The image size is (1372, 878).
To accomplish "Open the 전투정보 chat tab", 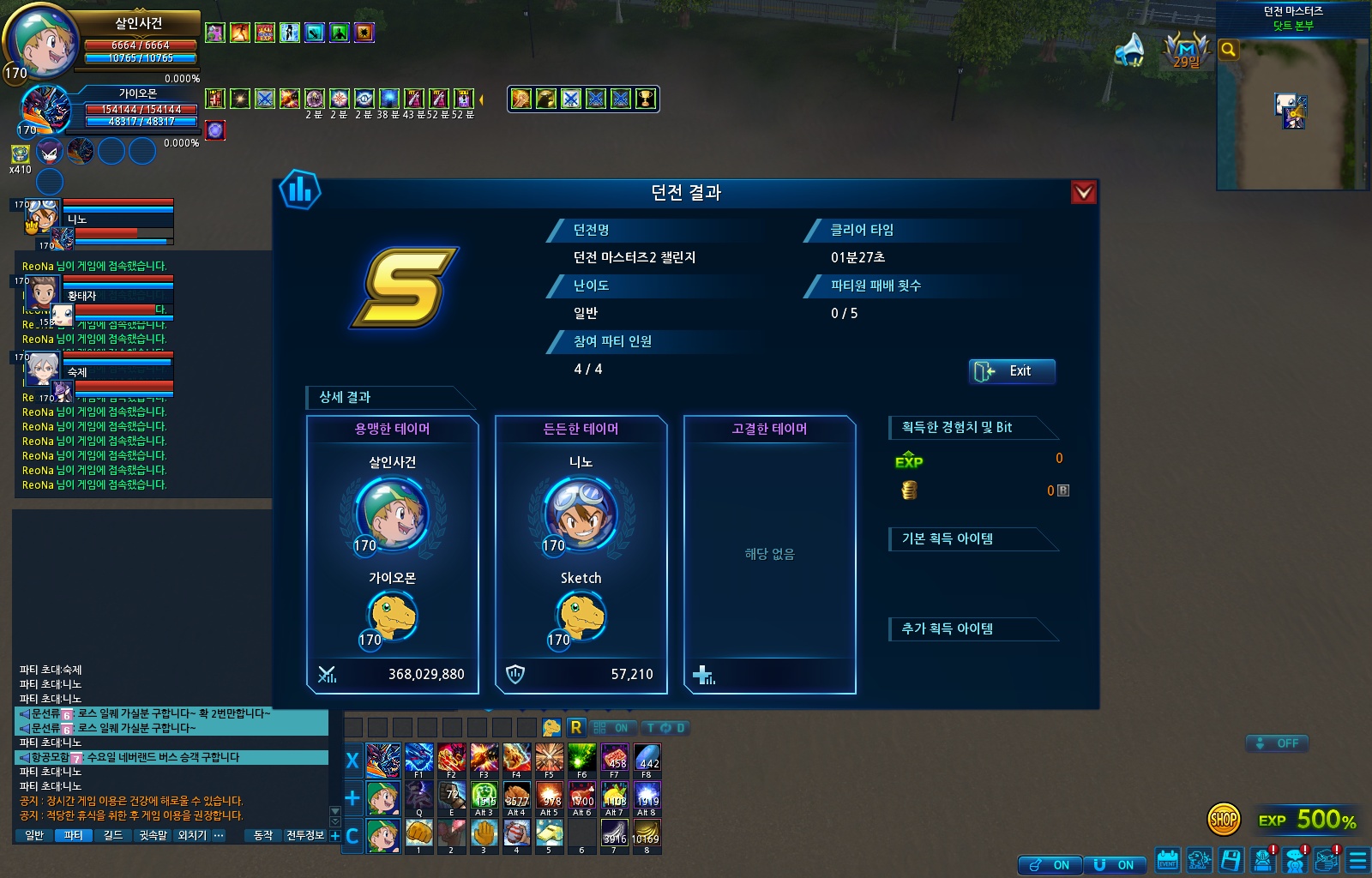I will click(x=304, y=835).
